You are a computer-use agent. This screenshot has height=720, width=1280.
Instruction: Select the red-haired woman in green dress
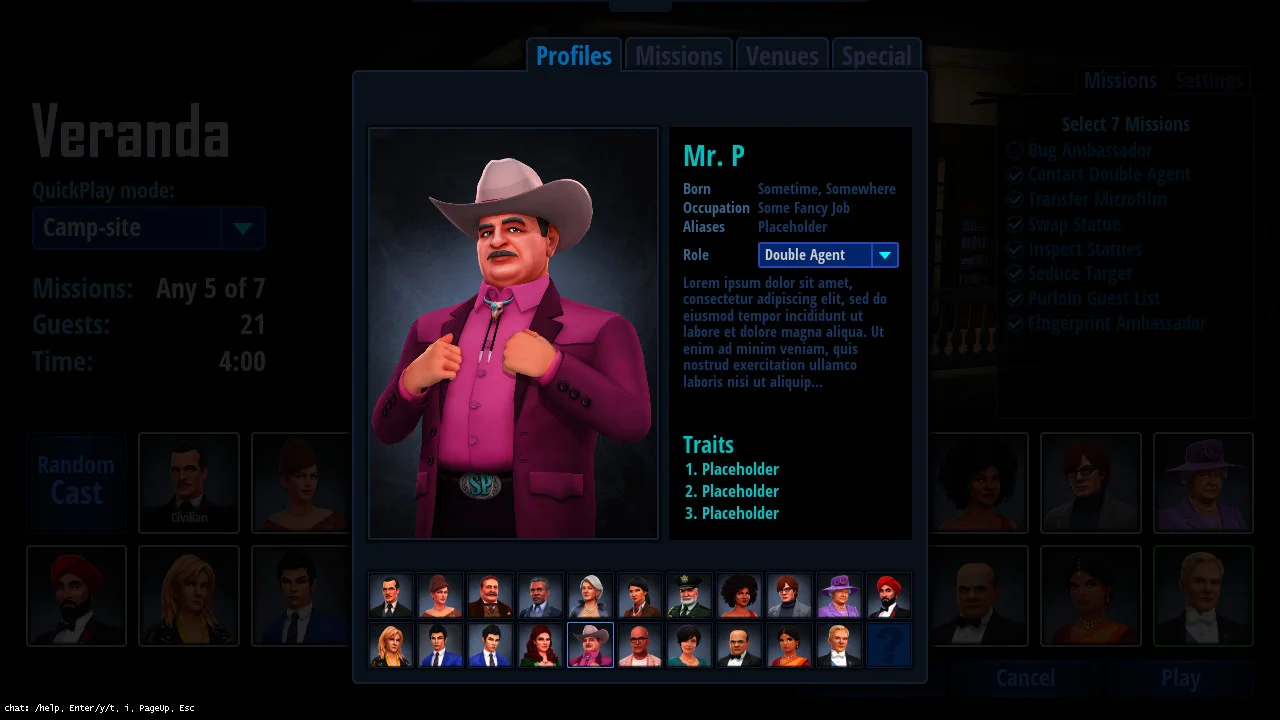[540, 645]
